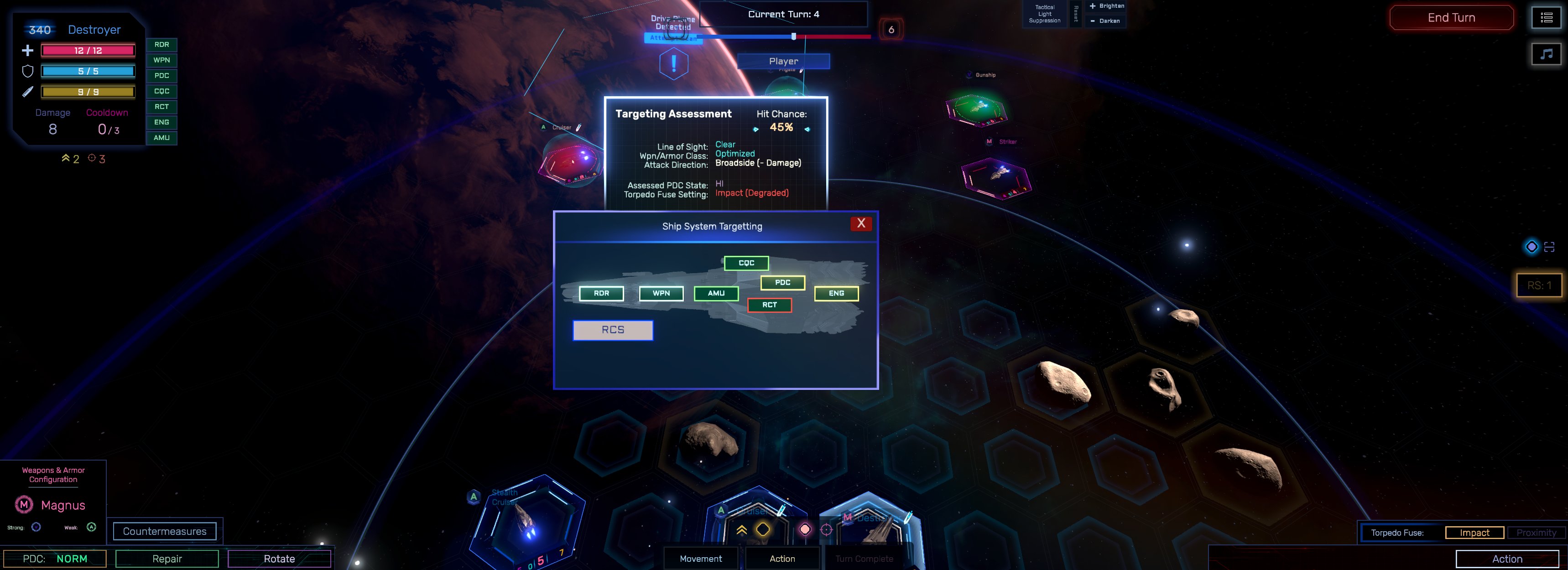Brighten the tactical light suppression
The width and height of the screenshot is (1568, 570).
(x=1107, y=6)
